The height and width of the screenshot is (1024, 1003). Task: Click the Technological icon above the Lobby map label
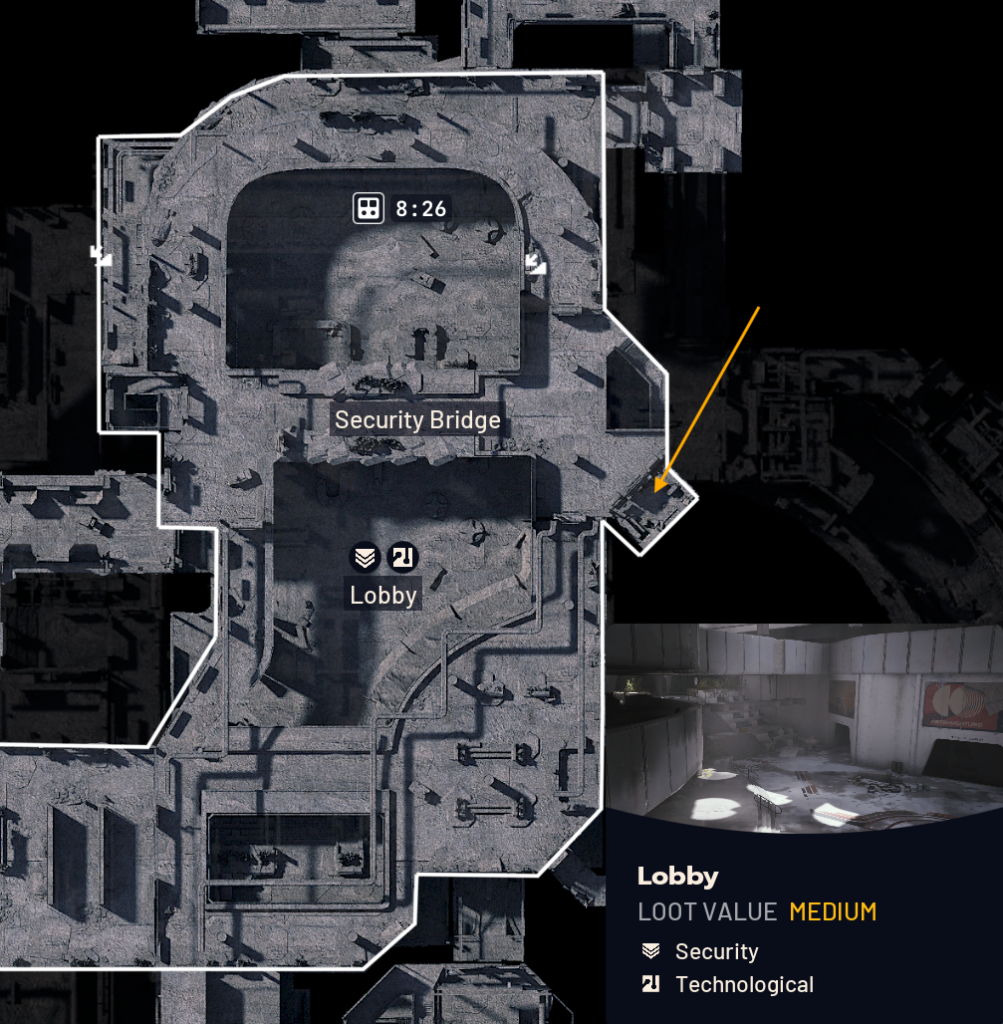pyautogui.click(x=402, y=558)
